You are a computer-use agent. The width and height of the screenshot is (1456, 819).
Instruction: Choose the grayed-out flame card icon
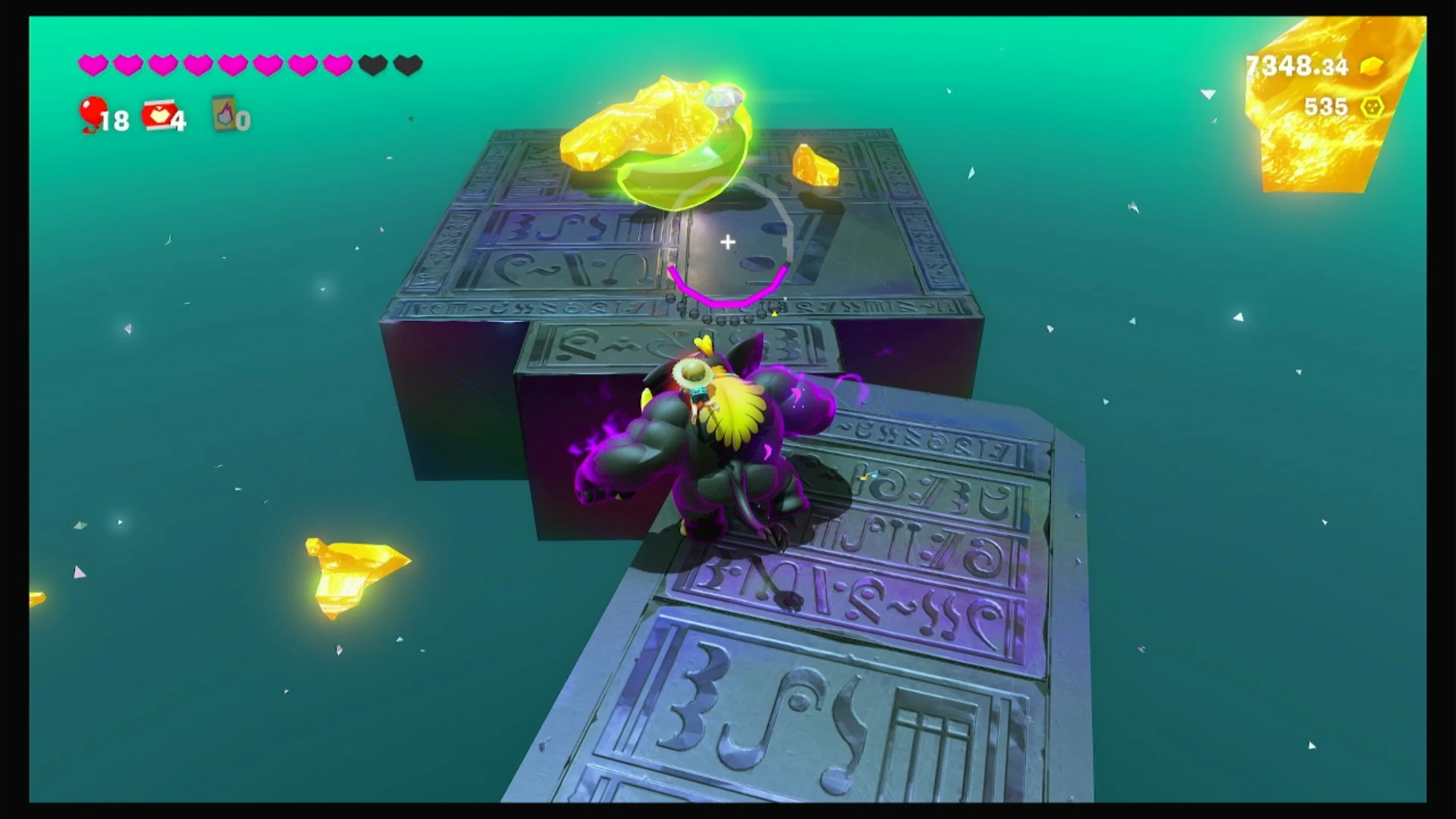[x=224, y=113]
